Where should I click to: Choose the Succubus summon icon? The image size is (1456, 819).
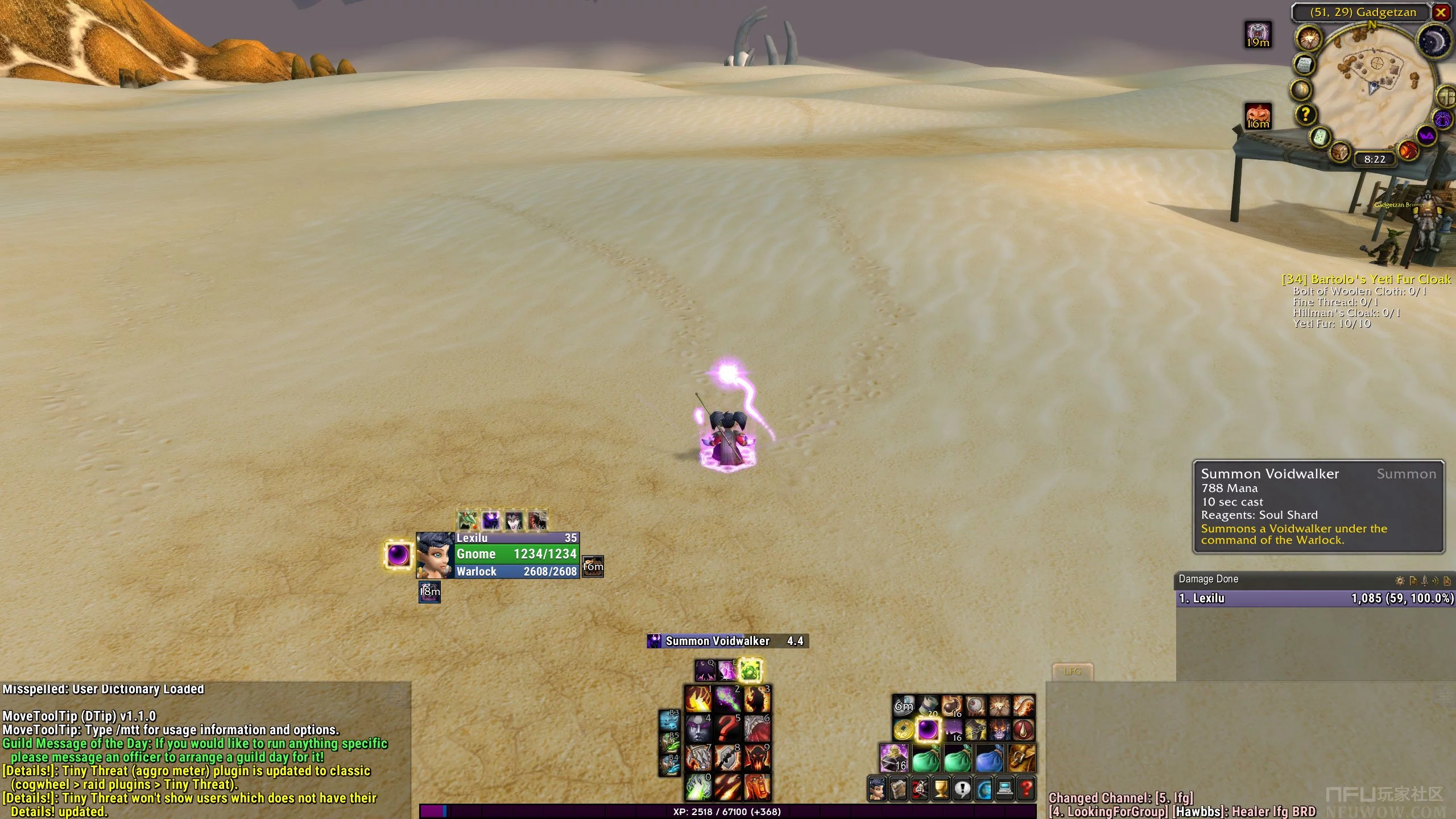514,520
